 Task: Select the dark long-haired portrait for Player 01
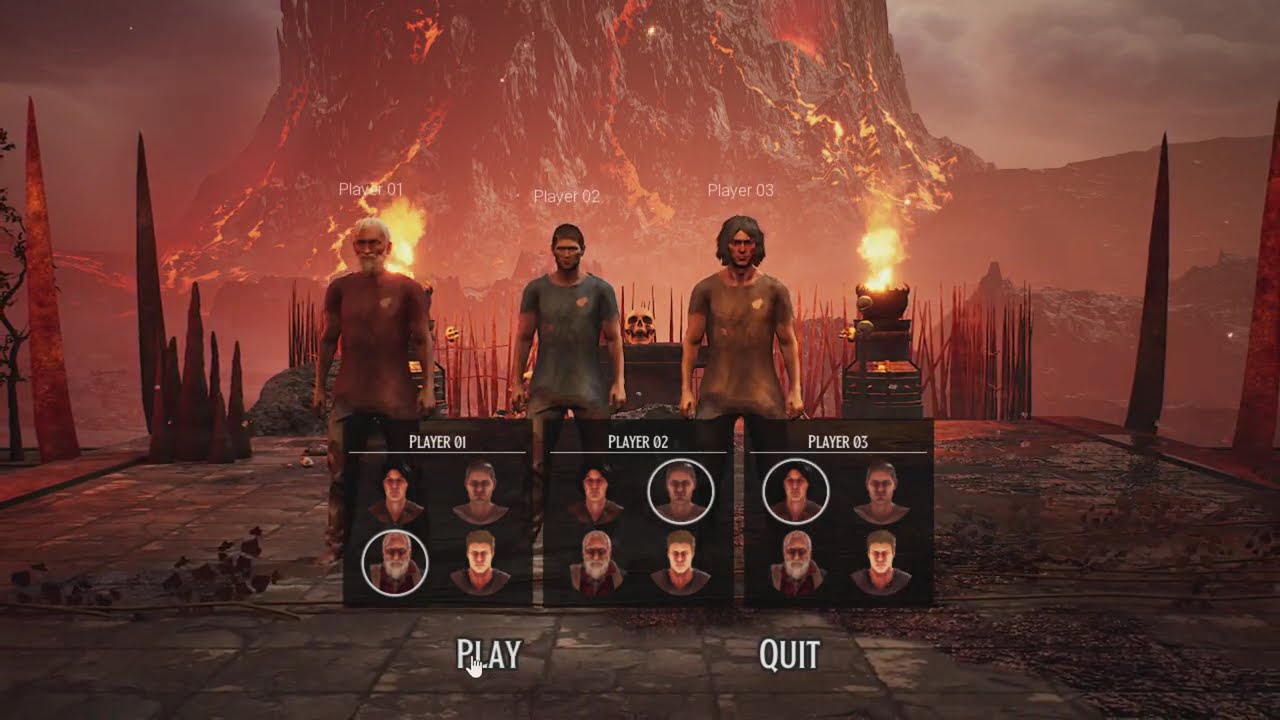pos(395,493)
